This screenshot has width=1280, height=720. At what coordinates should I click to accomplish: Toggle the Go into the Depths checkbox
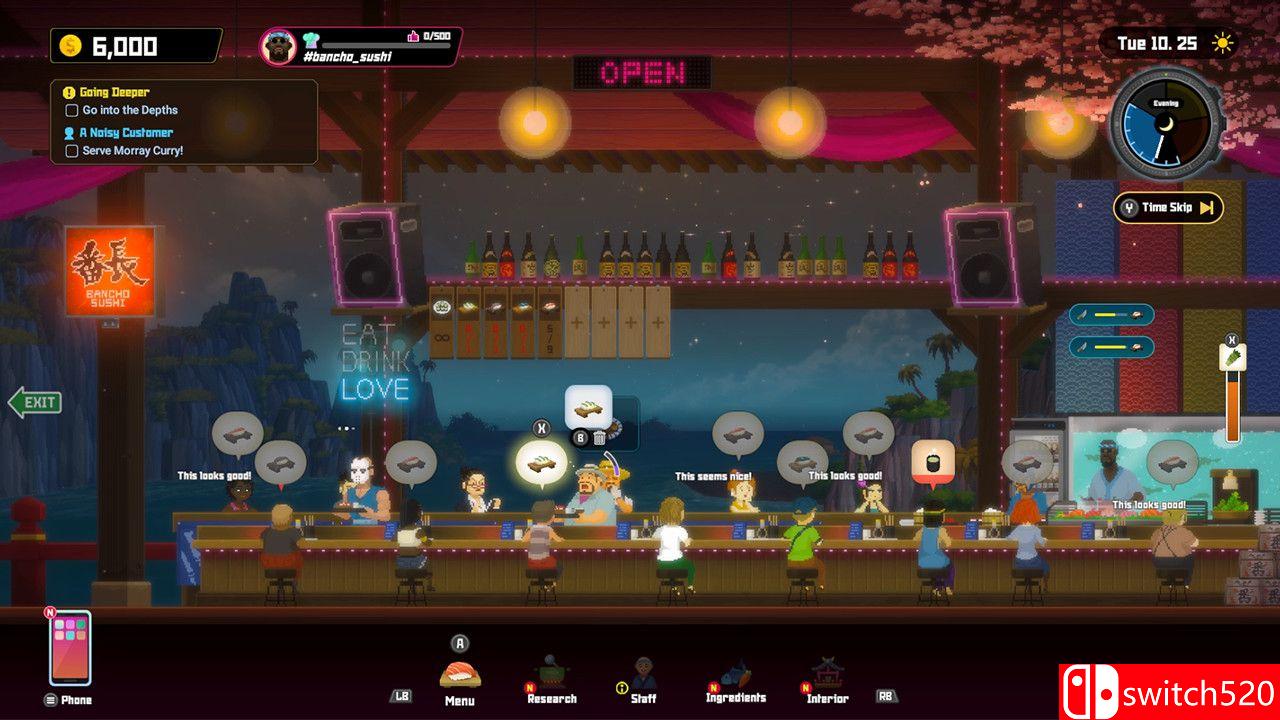point(71,111)
